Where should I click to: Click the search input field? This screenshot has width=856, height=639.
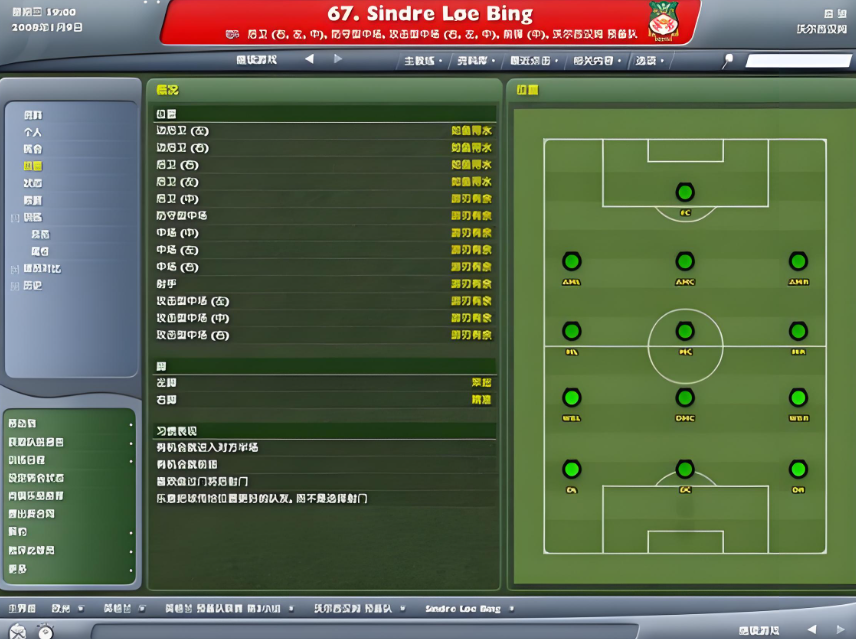coord(796,61)
